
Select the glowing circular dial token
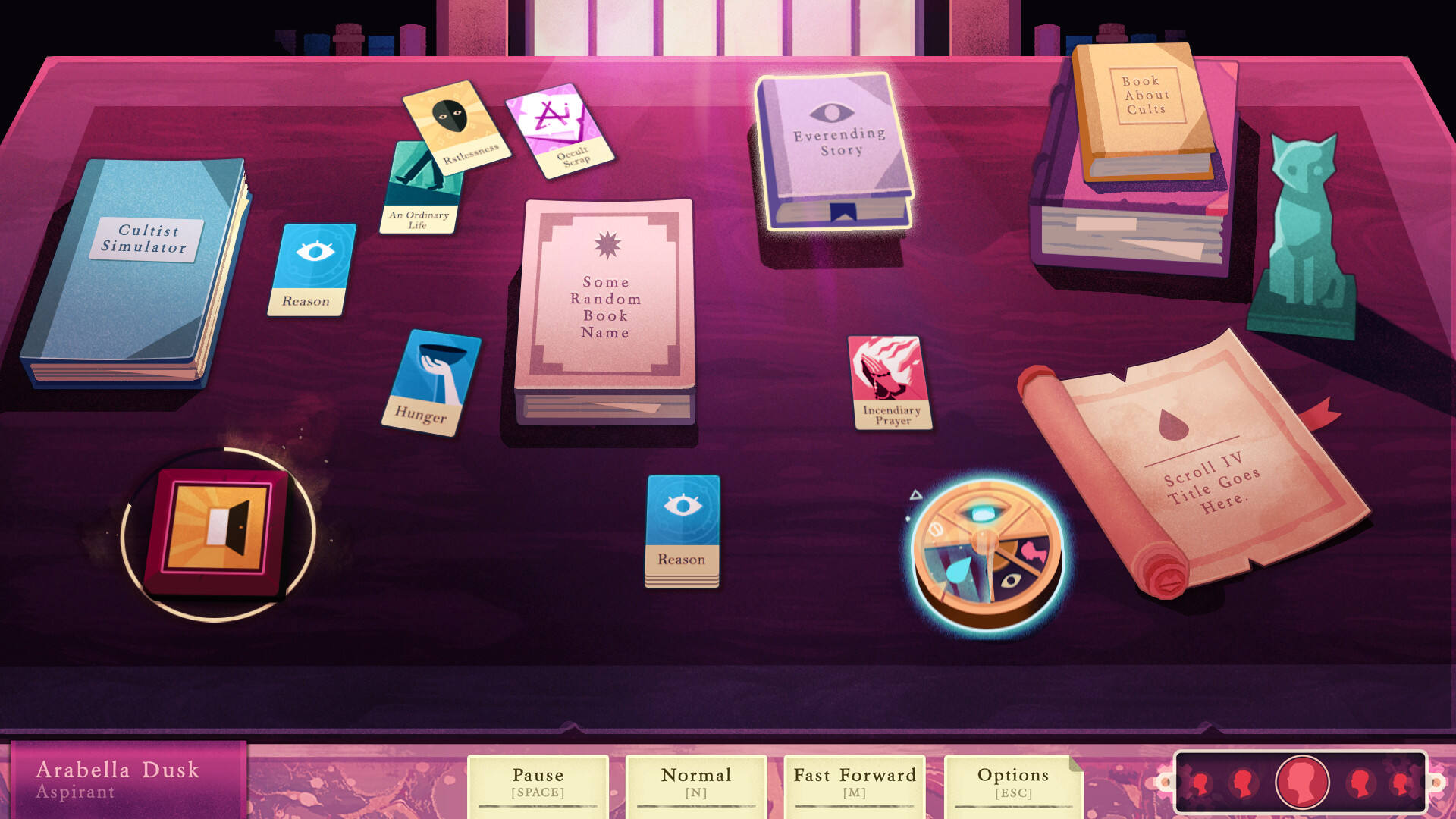[x=986, y=554]
